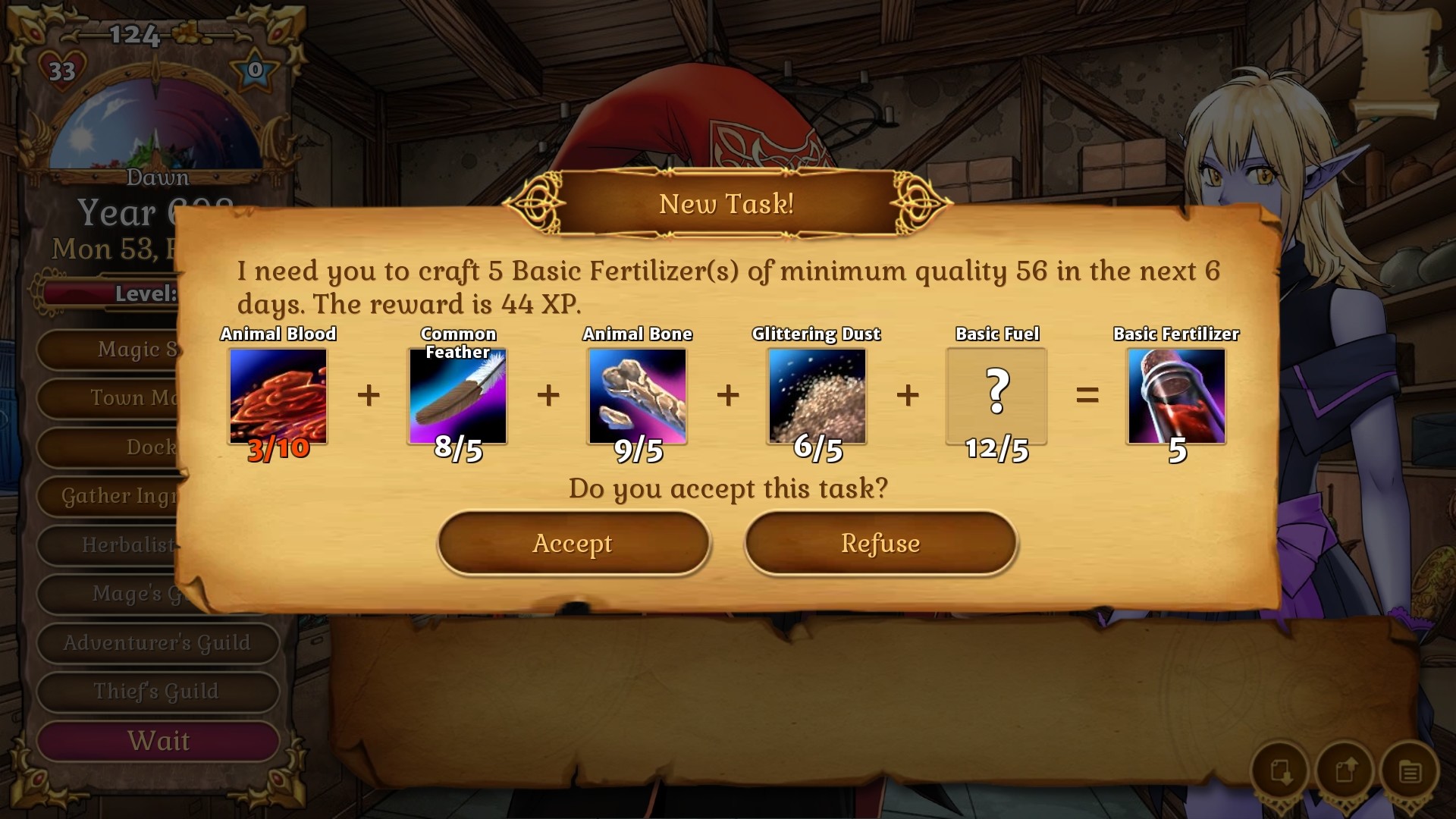Refuse the new task offer
1456x819 pixels.
(880, 543)
